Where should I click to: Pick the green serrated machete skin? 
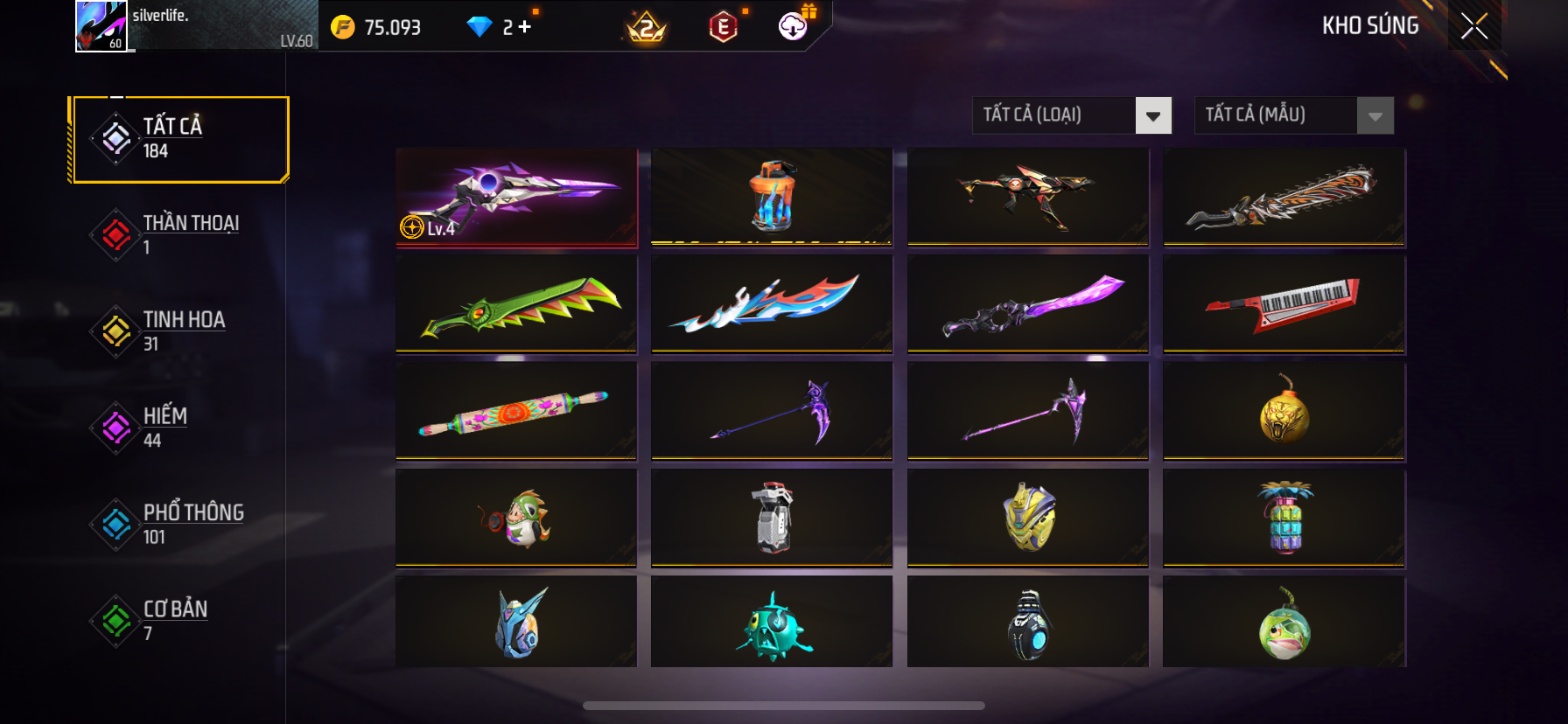pyautogui.click(x=516, y=303)
